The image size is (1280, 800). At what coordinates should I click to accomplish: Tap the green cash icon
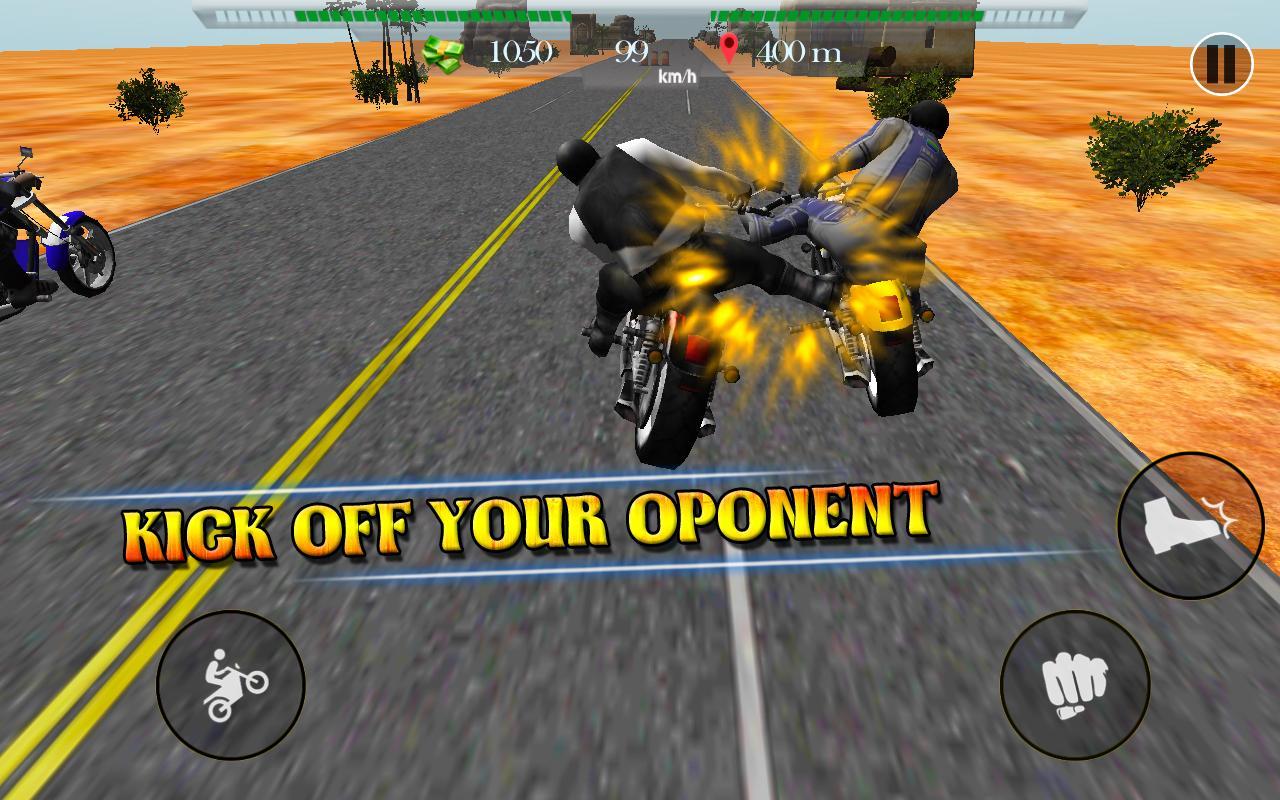(444, 51)
